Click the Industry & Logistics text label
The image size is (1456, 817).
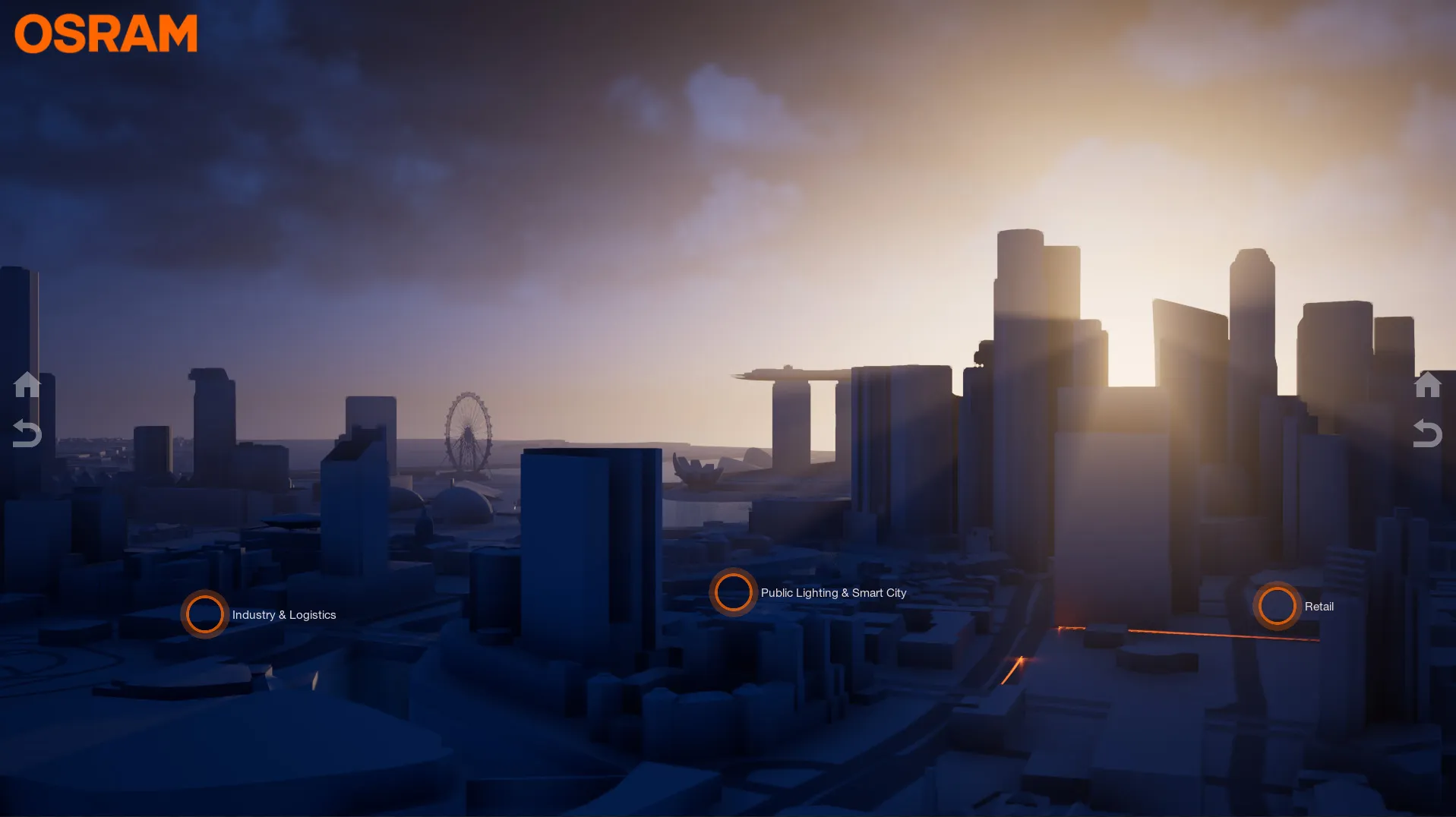click(x=284, y=615)
